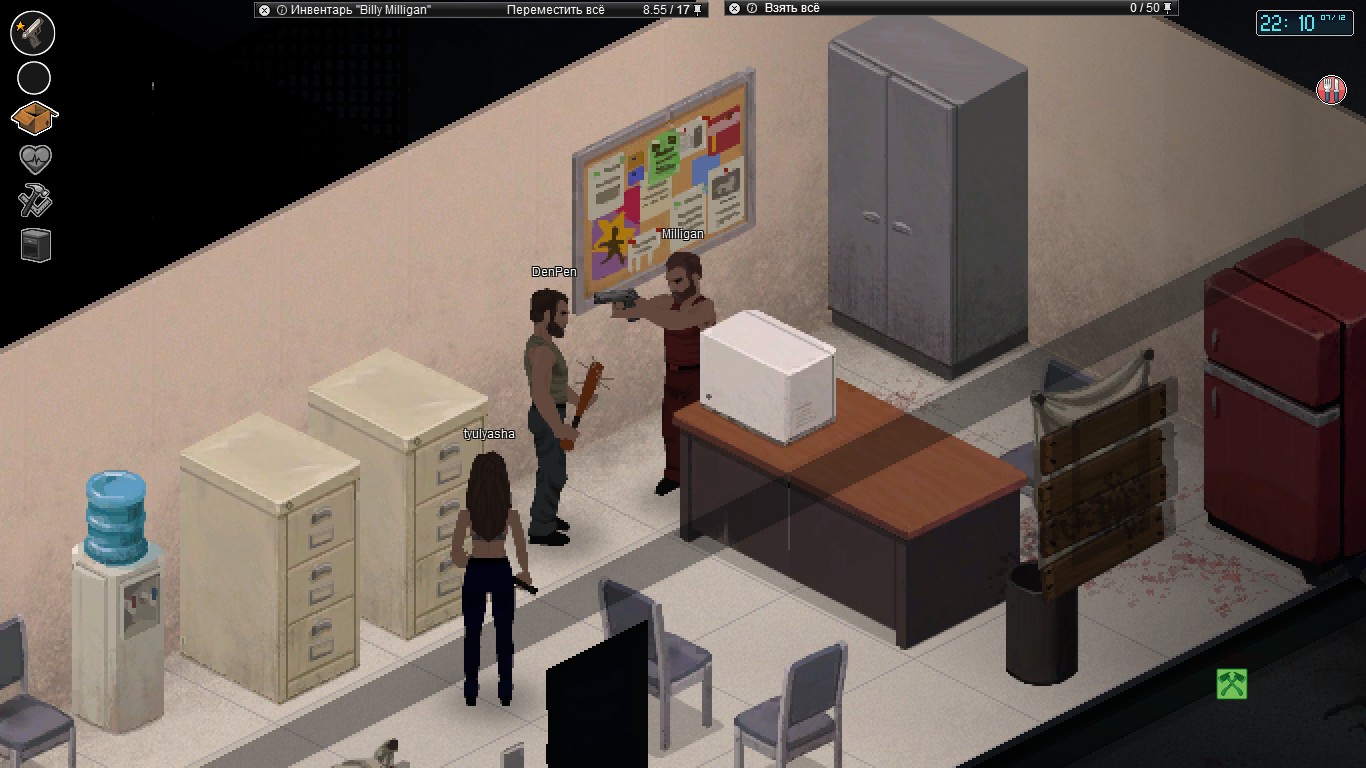Image resolution: width=1366 pixels, height=768 pixels.
Task: Click the info icon on Billy Milligan's inventory
Action: [281, 10]
